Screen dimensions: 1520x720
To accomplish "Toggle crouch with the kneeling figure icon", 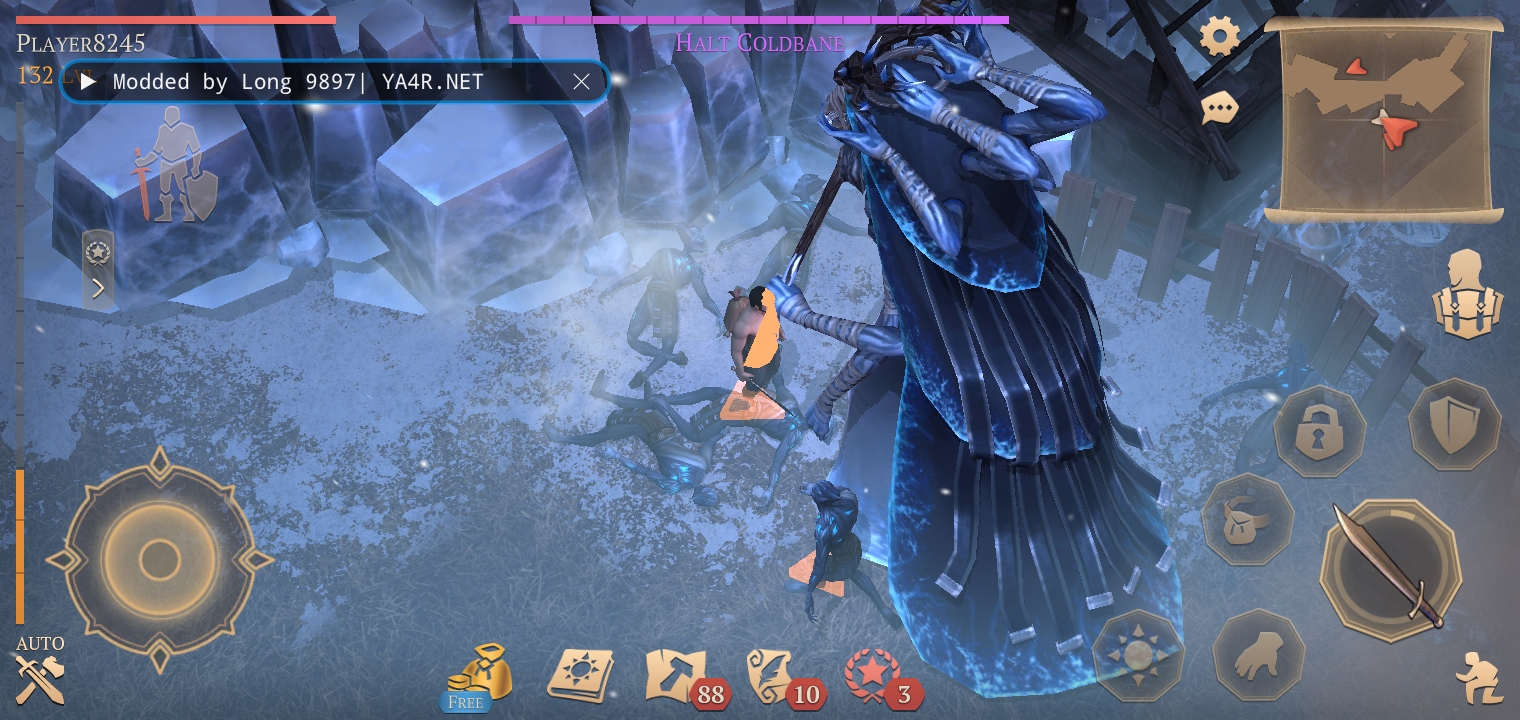I will coord(1478,678).
